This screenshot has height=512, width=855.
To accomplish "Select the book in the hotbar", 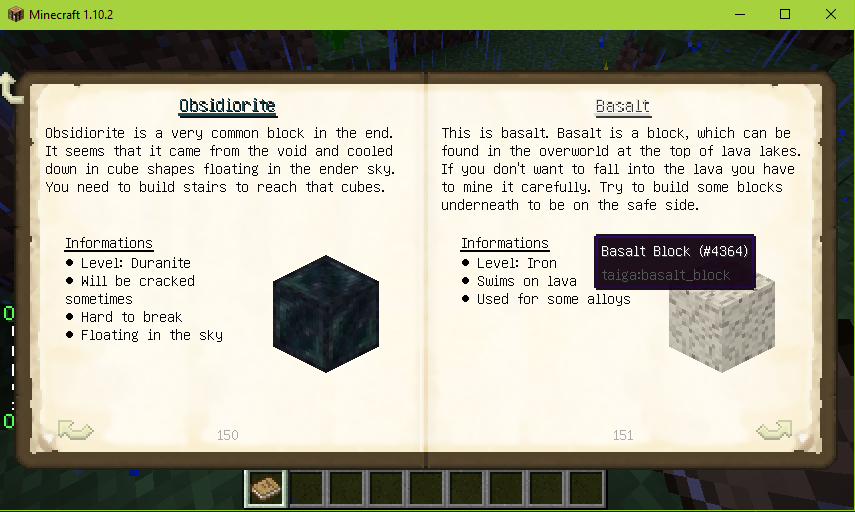I will click(266, 488).
